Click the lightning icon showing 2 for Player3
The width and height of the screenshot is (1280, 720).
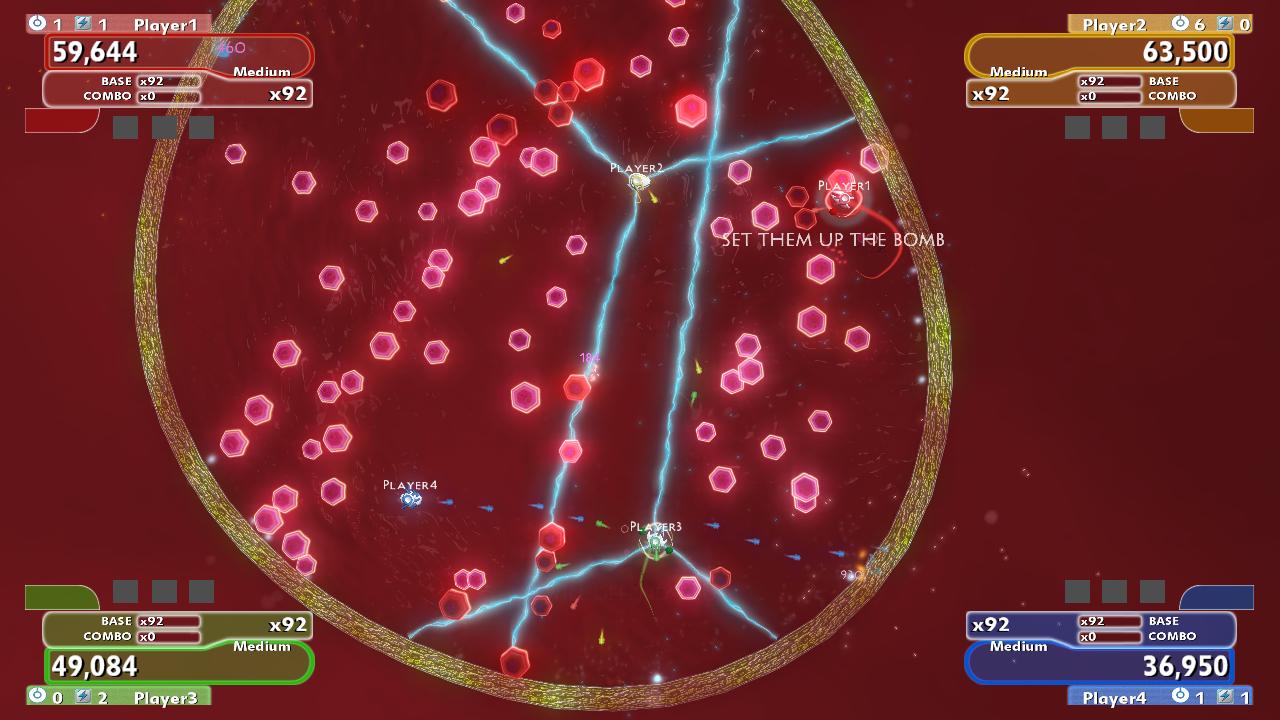click(x=83, y=695)
